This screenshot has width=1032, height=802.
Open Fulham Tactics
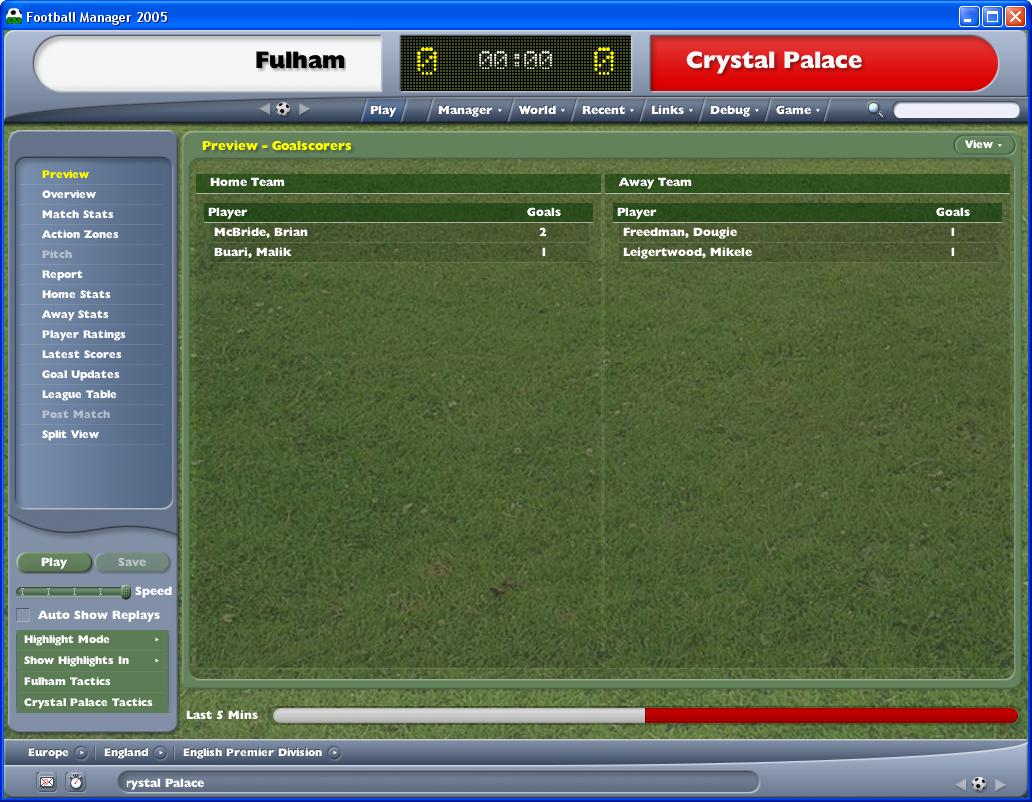[67, 681]
